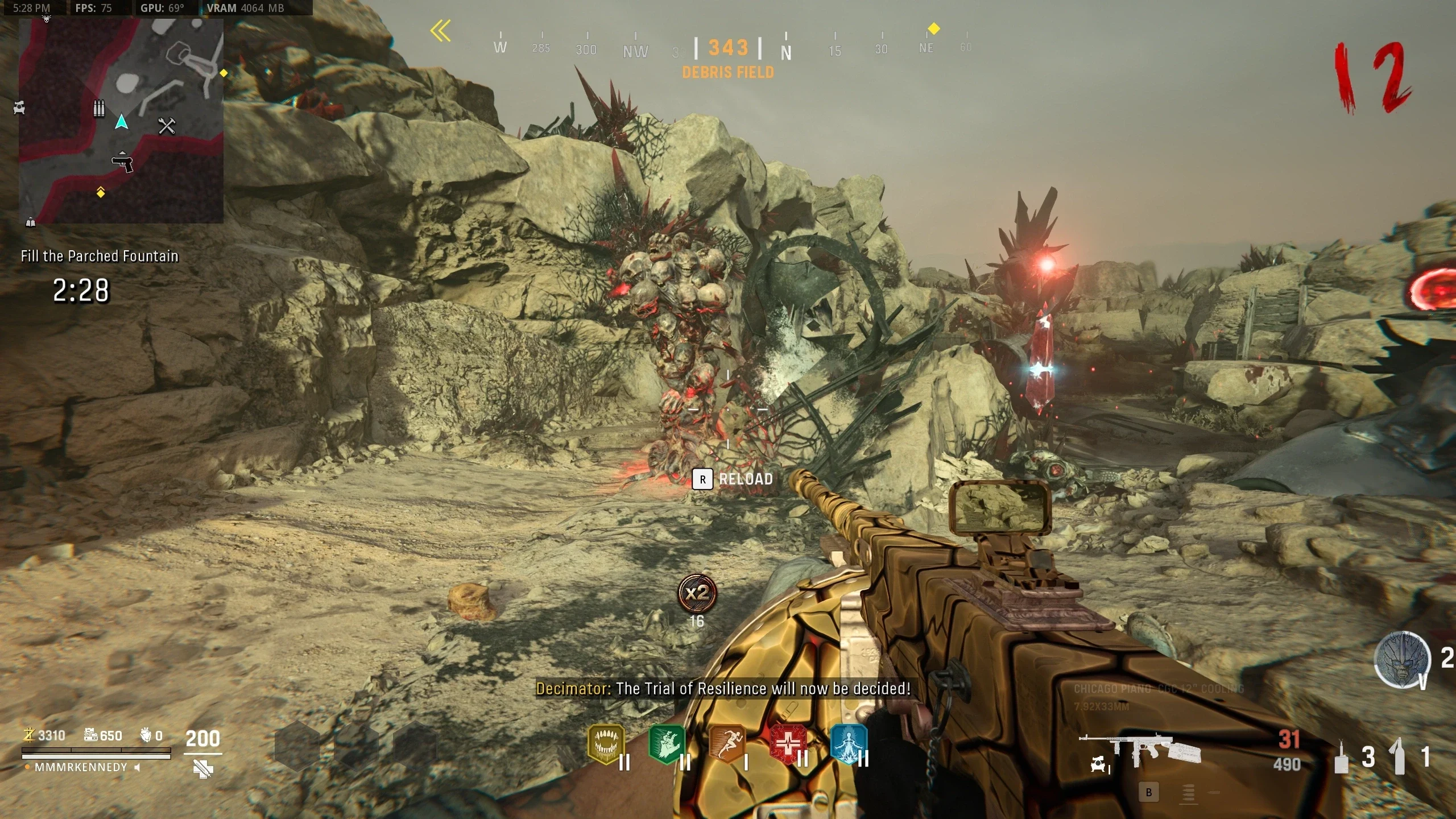This screenshot has height=819, width=1456.
Task: Click the Pack-a-Punch machine marker beside minimap
Action: pos(19,107)
